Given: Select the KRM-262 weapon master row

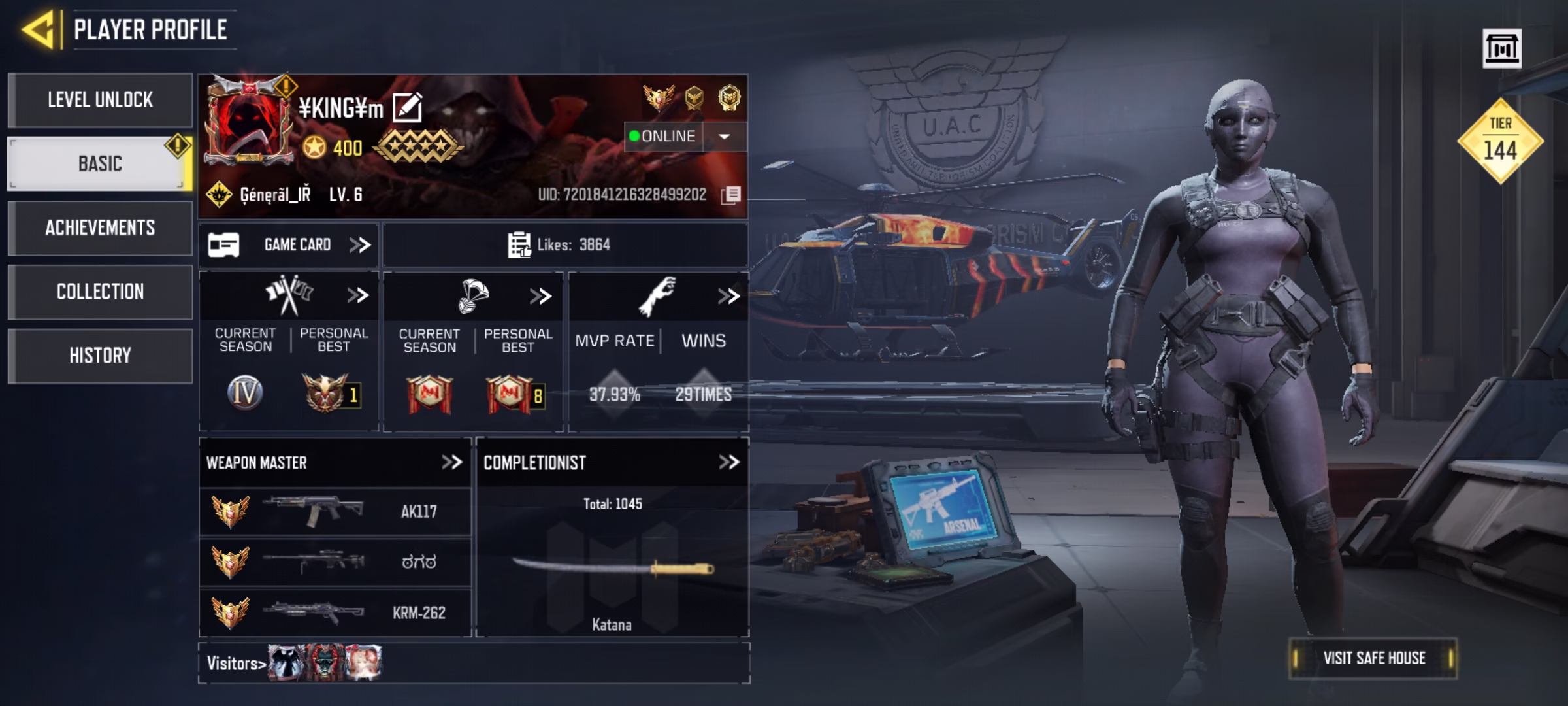Looking at the screenshot, I should click(x=335, y=613).
